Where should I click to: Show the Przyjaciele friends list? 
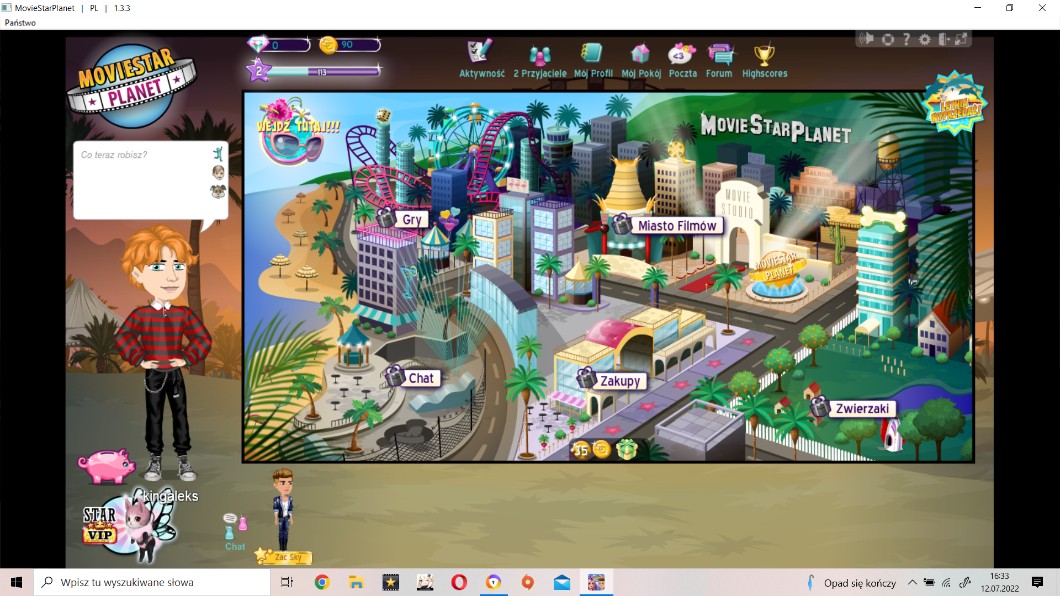coord(540,58)
